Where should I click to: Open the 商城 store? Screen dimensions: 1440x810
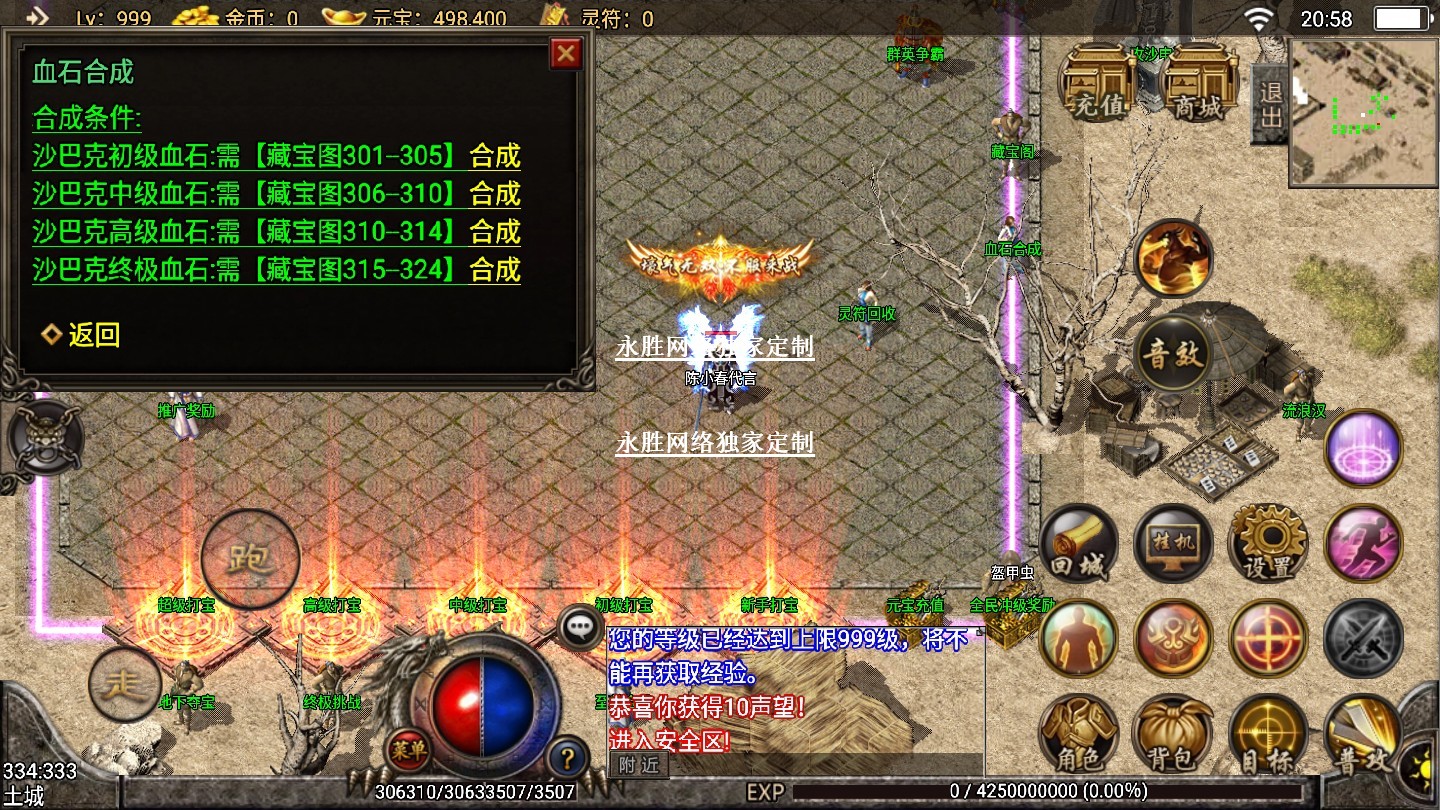pos(1198,83)
